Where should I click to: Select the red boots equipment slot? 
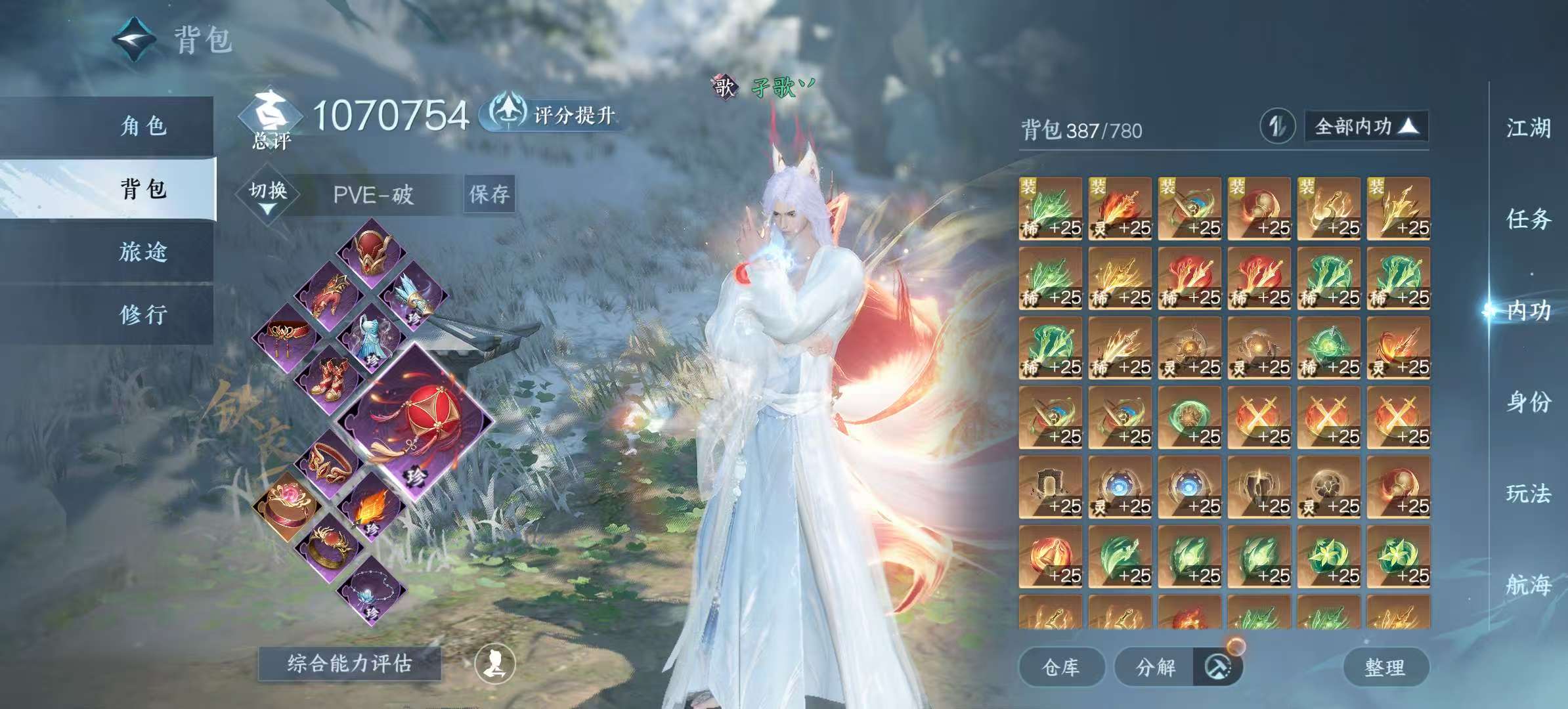[328, 379]
